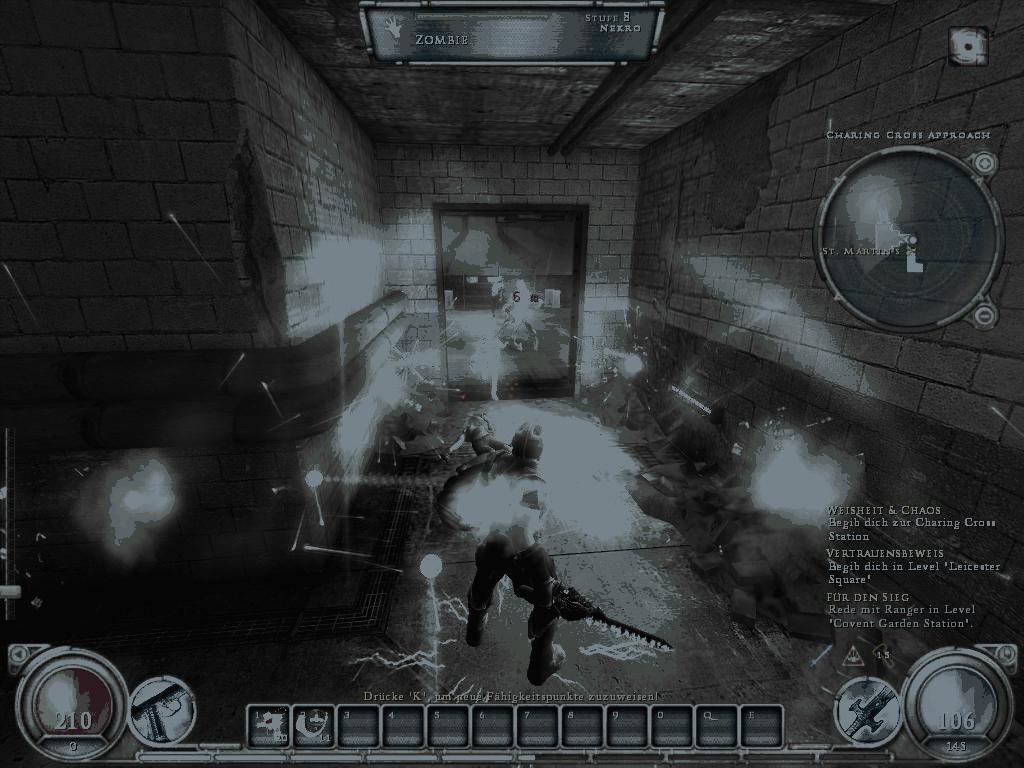Select hotbar slot 1 item

268,725
